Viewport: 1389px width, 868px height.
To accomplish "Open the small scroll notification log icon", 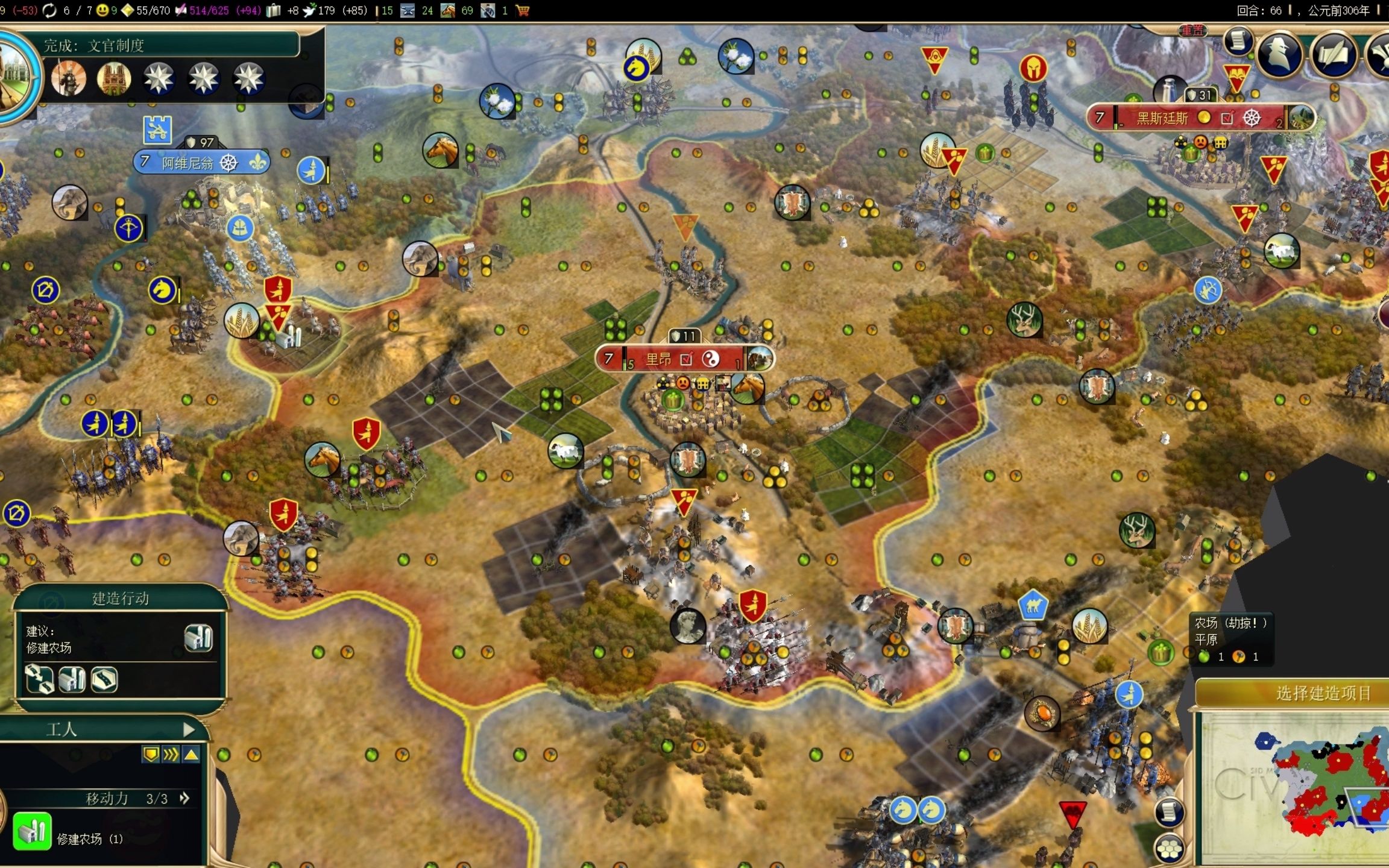I will (1237, 41).
